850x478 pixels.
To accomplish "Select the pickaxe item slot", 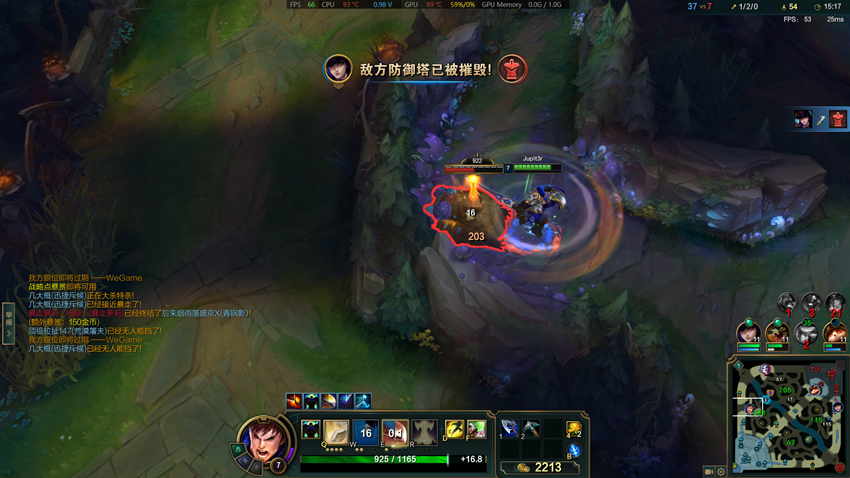I will (x=530, y=428).
